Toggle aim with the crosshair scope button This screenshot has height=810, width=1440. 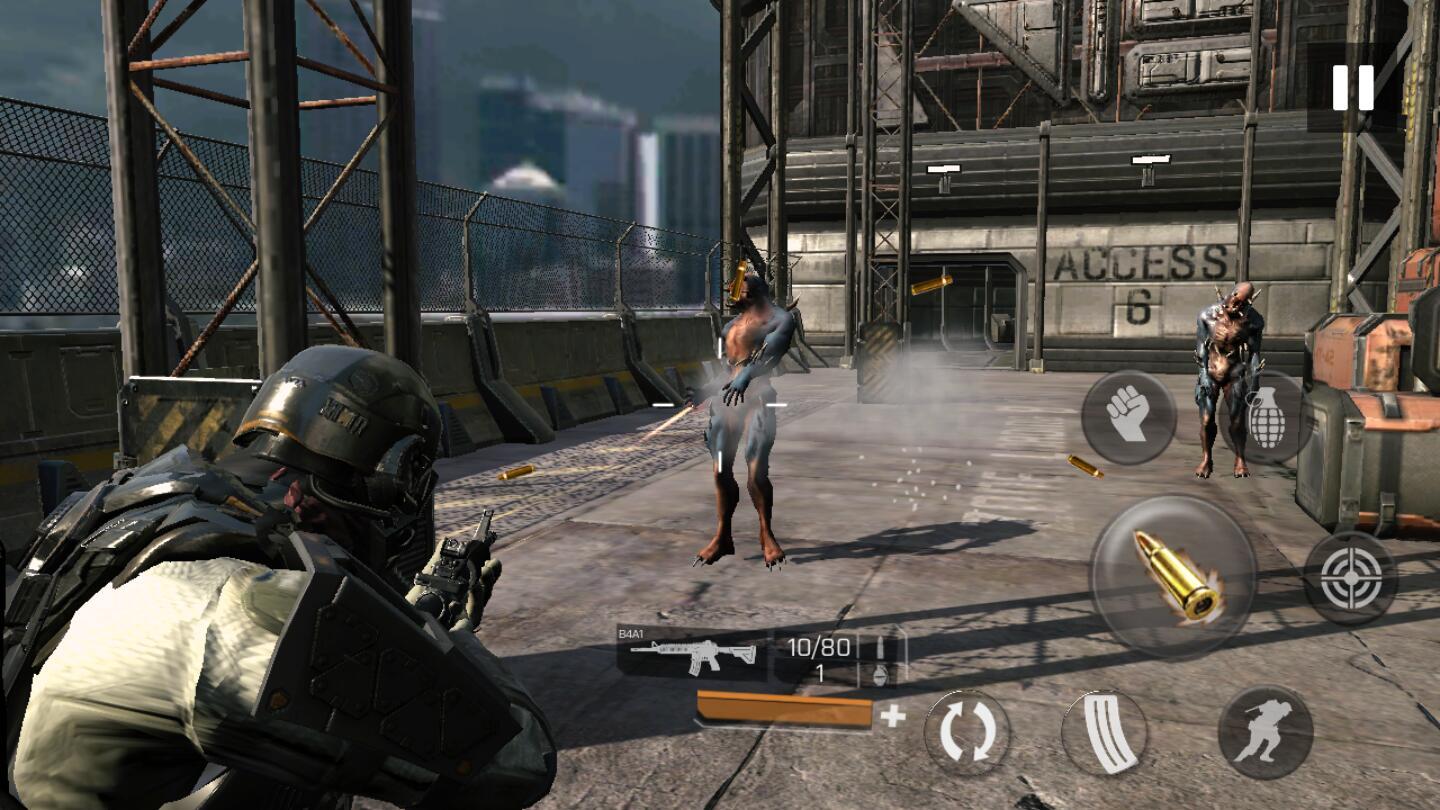click(1350, 578)
